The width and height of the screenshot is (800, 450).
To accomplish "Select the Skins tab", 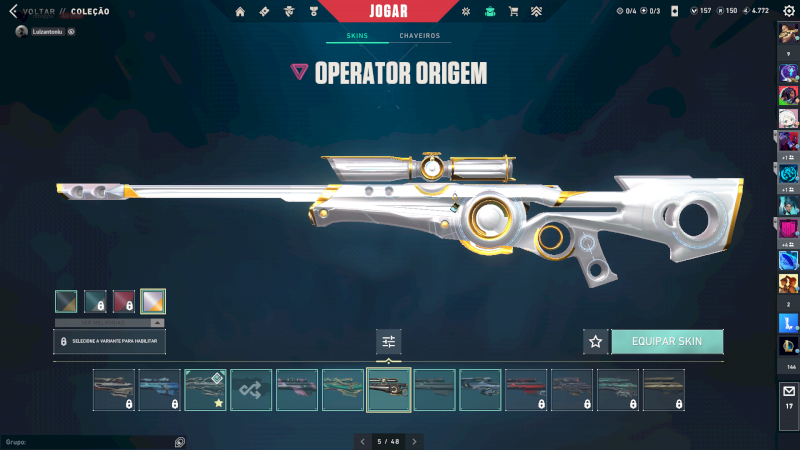I will coord(357,36).
